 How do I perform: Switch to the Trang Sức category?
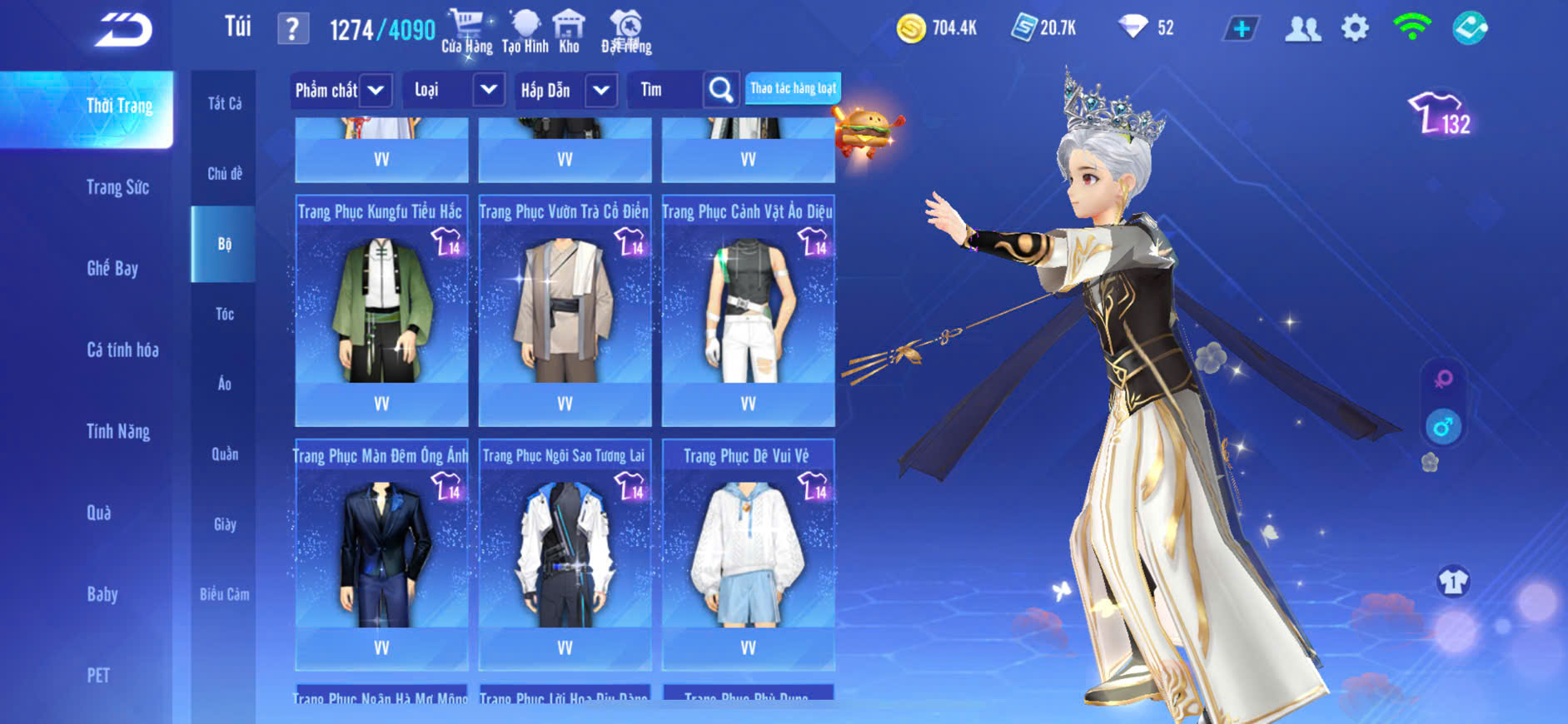117,187
